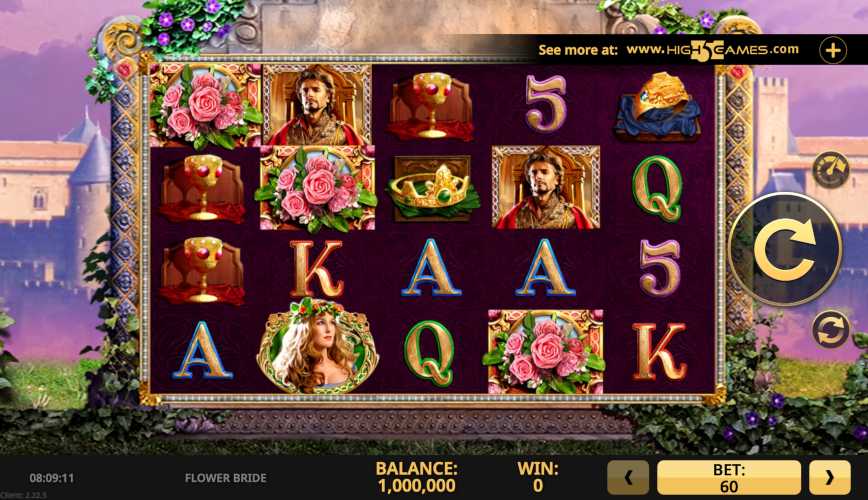The width and height of the screenshot is (868, 500).
Task: Decrease the bet with the left arrow
Action: pos(629,478)
